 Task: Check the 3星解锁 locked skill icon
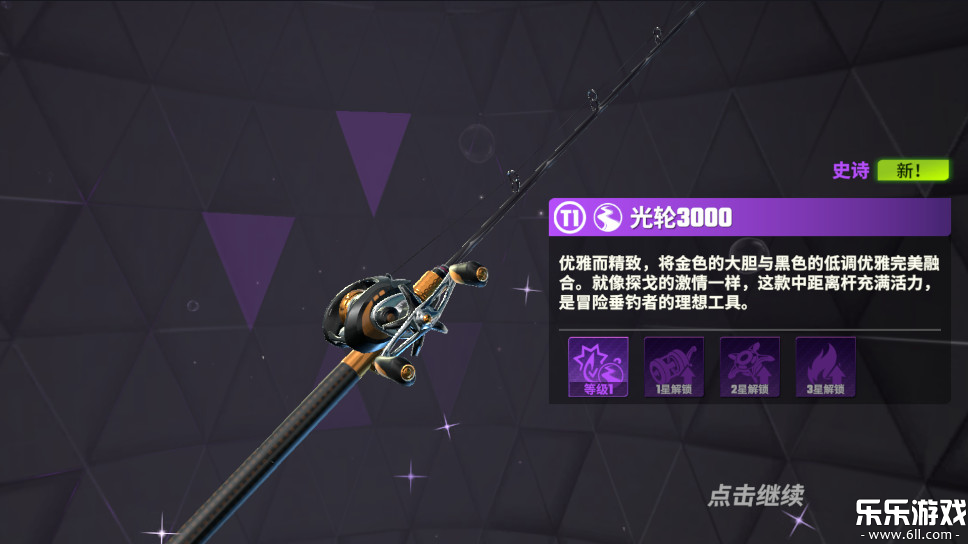click(x=825, y=366)
